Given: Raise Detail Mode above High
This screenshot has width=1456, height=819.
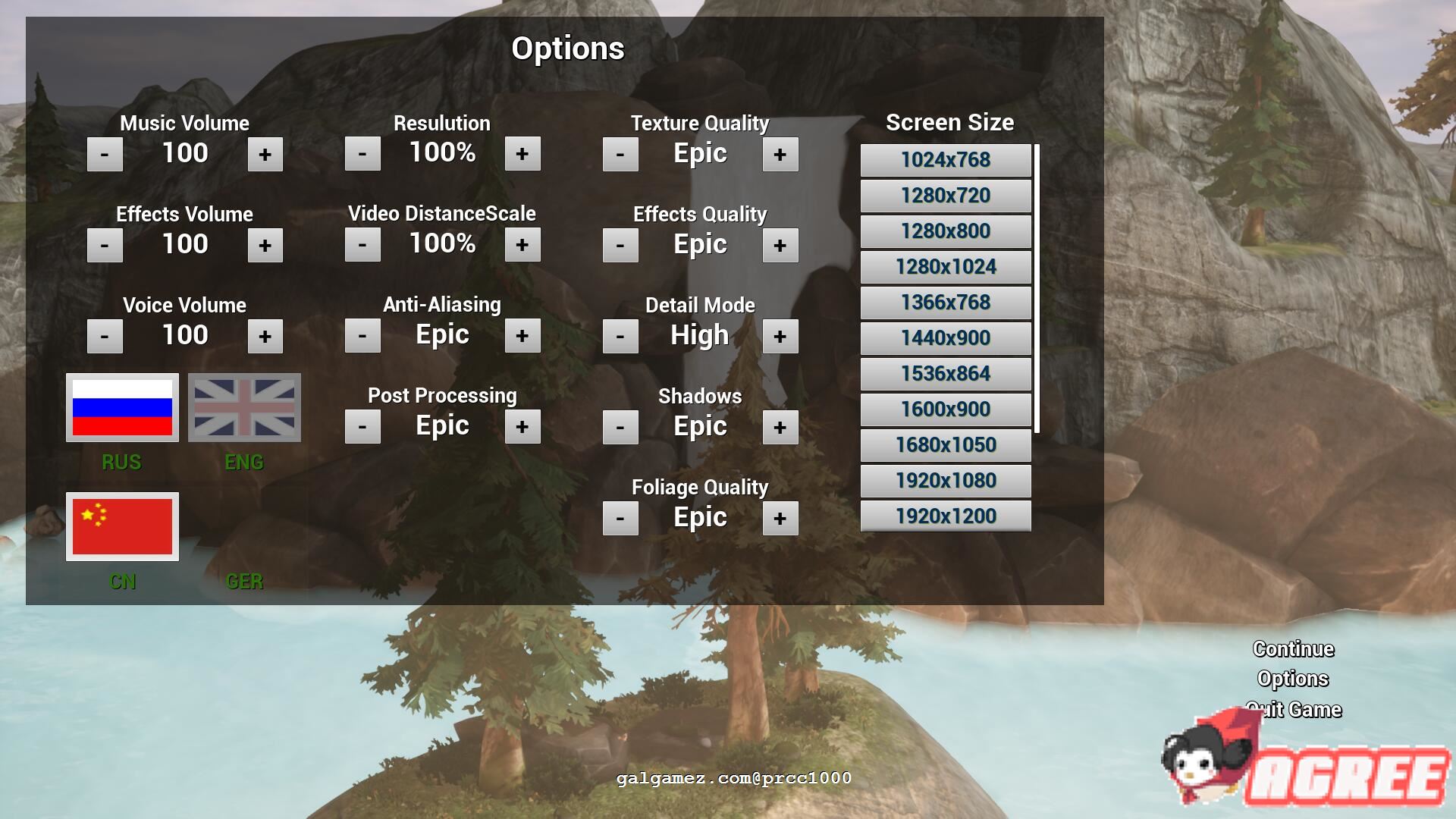Looking at the screenshot, I should pos(780,337).
